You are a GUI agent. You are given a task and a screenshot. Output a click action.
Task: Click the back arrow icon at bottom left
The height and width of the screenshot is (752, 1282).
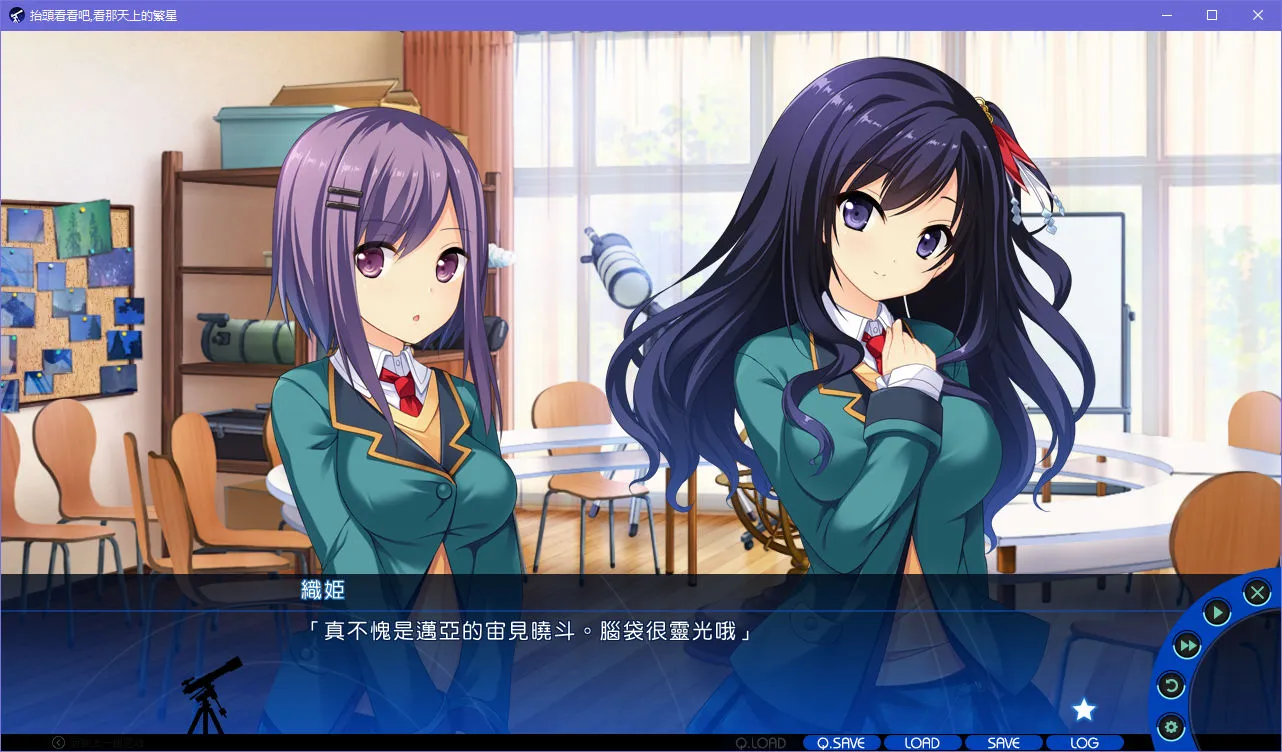pos(59,742)
